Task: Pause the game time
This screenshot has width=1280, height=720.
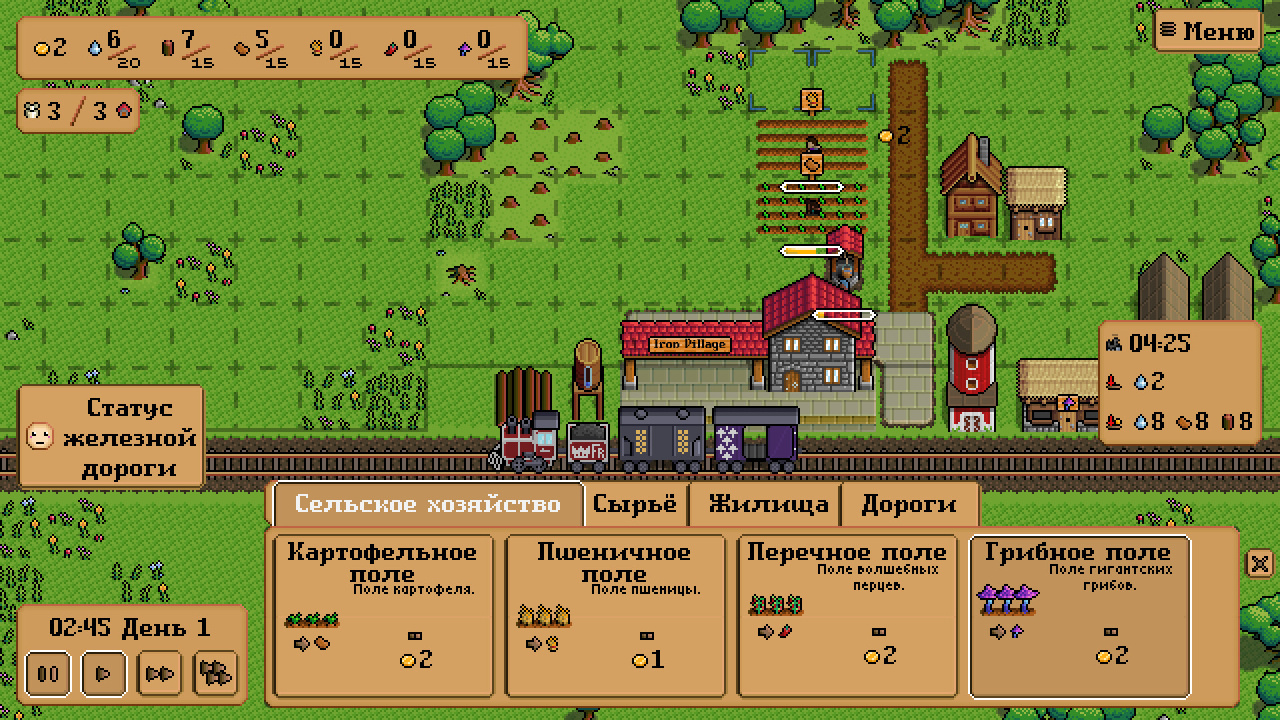Action: [x=48, y=674]
